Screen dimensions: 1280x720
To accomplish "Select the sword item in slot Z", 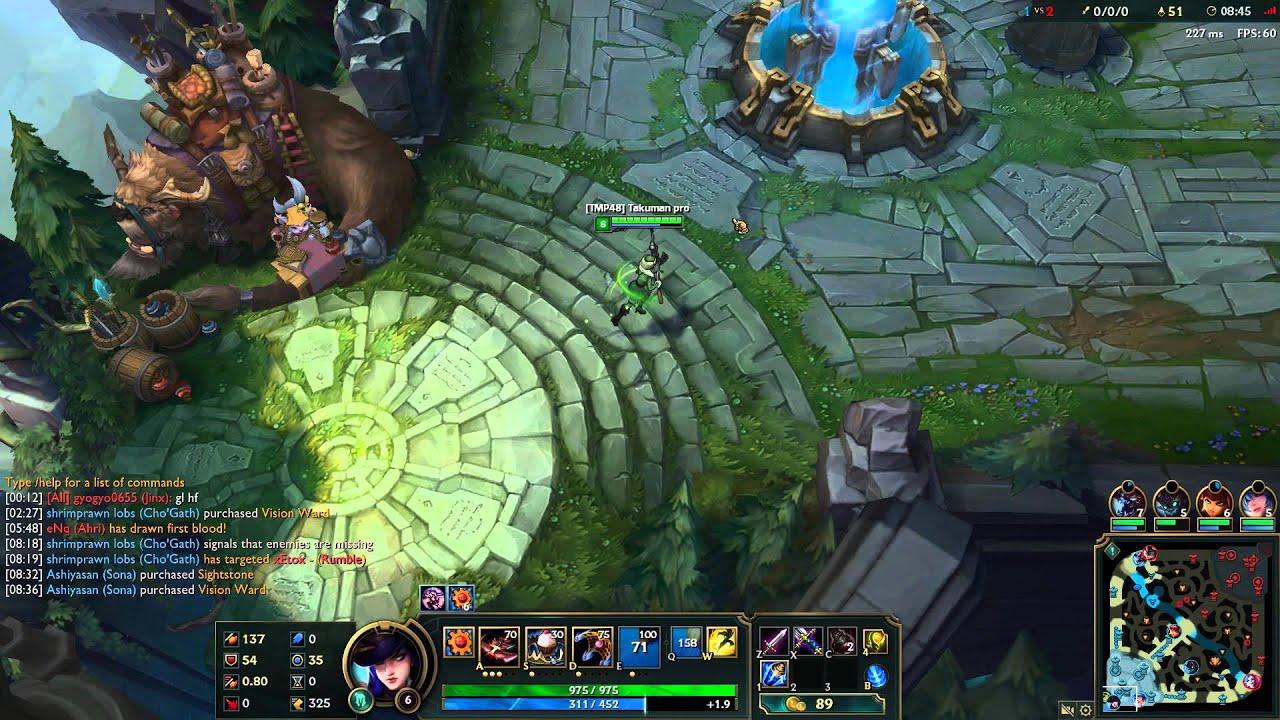I will click(775, 641).
